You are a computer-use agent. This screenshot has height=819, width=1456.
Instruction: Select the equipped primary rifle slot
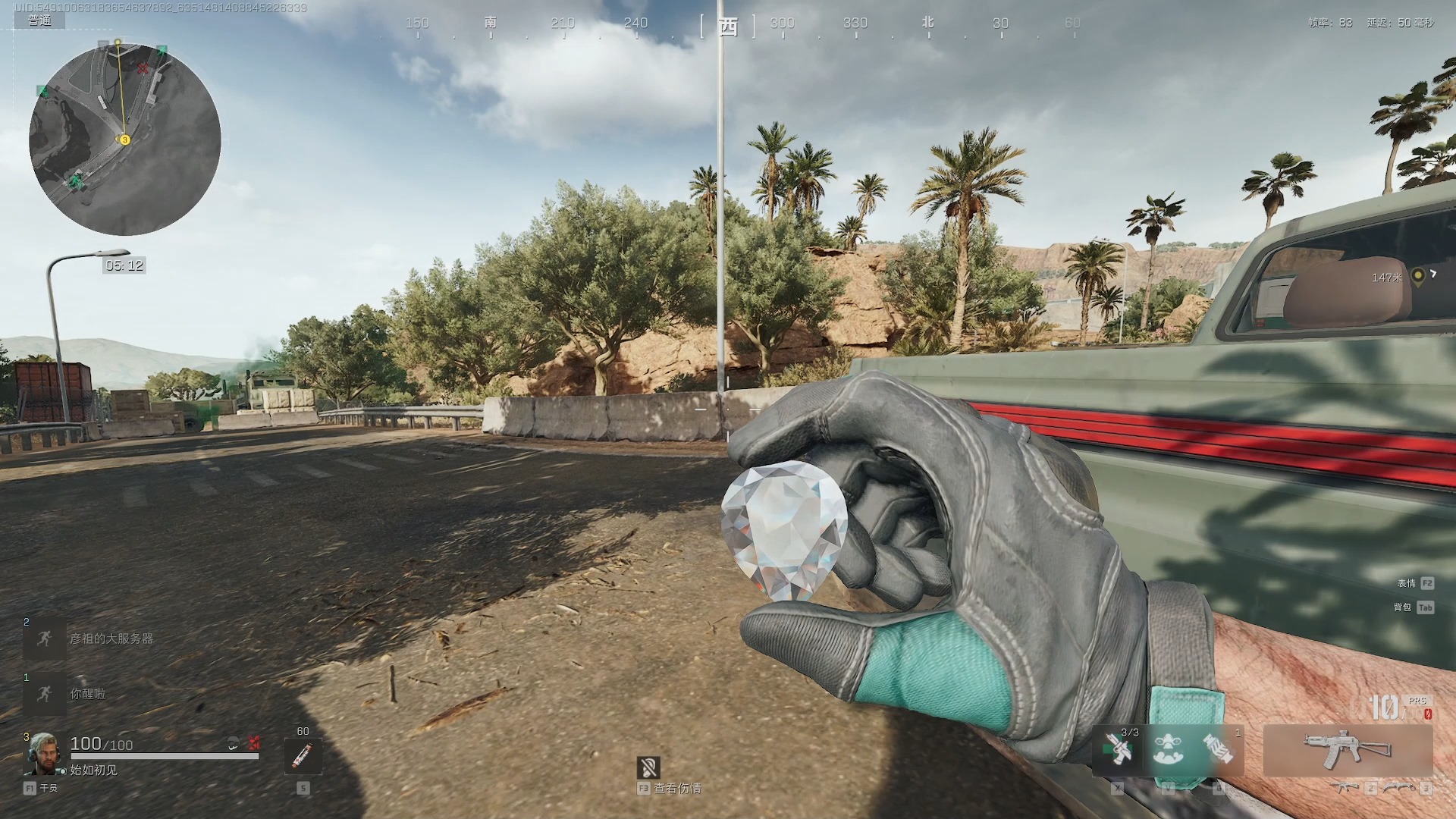click(1348, 749)
